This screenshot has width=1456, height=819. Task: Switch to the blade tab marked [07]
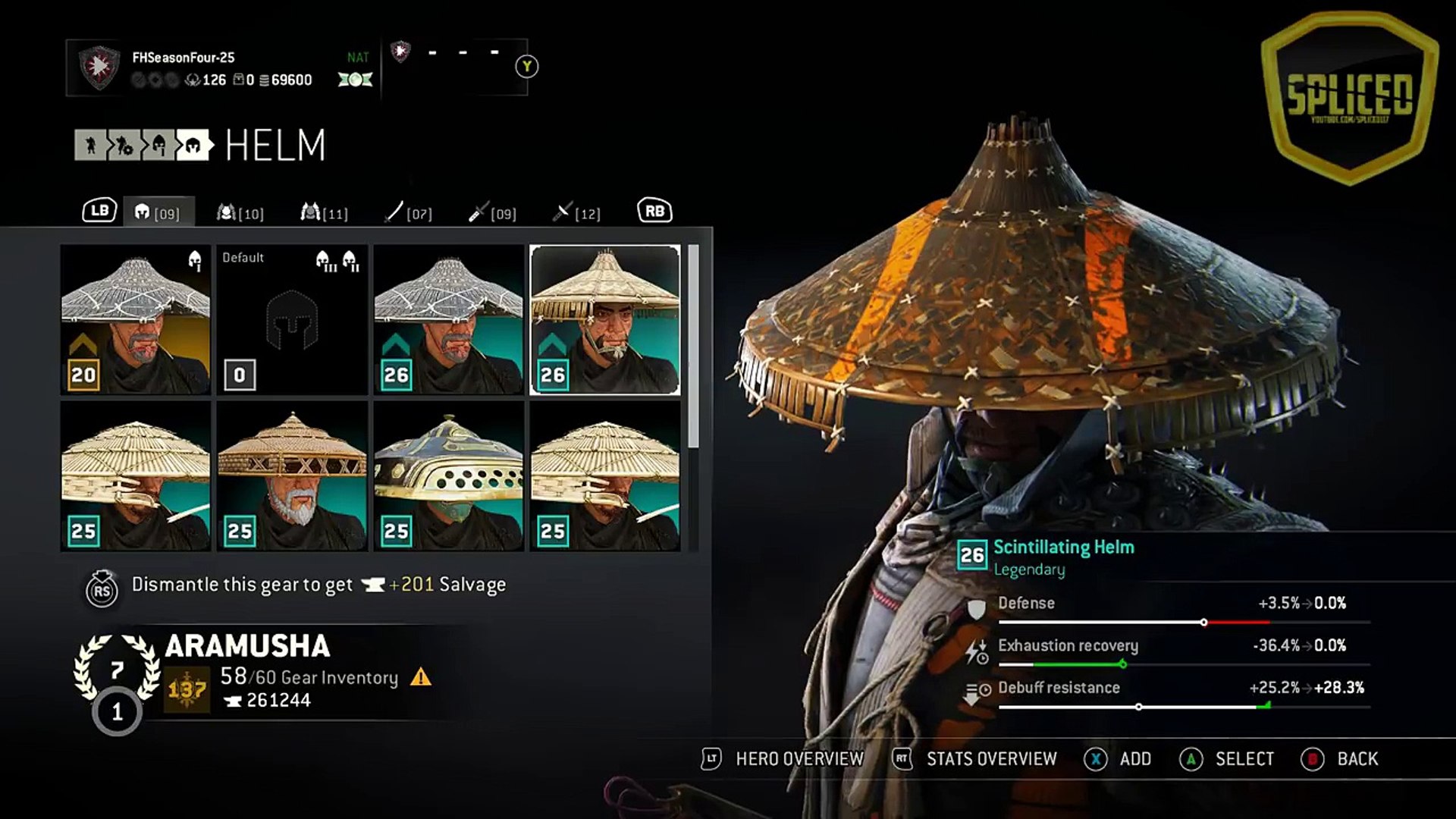tap(408, 212)
